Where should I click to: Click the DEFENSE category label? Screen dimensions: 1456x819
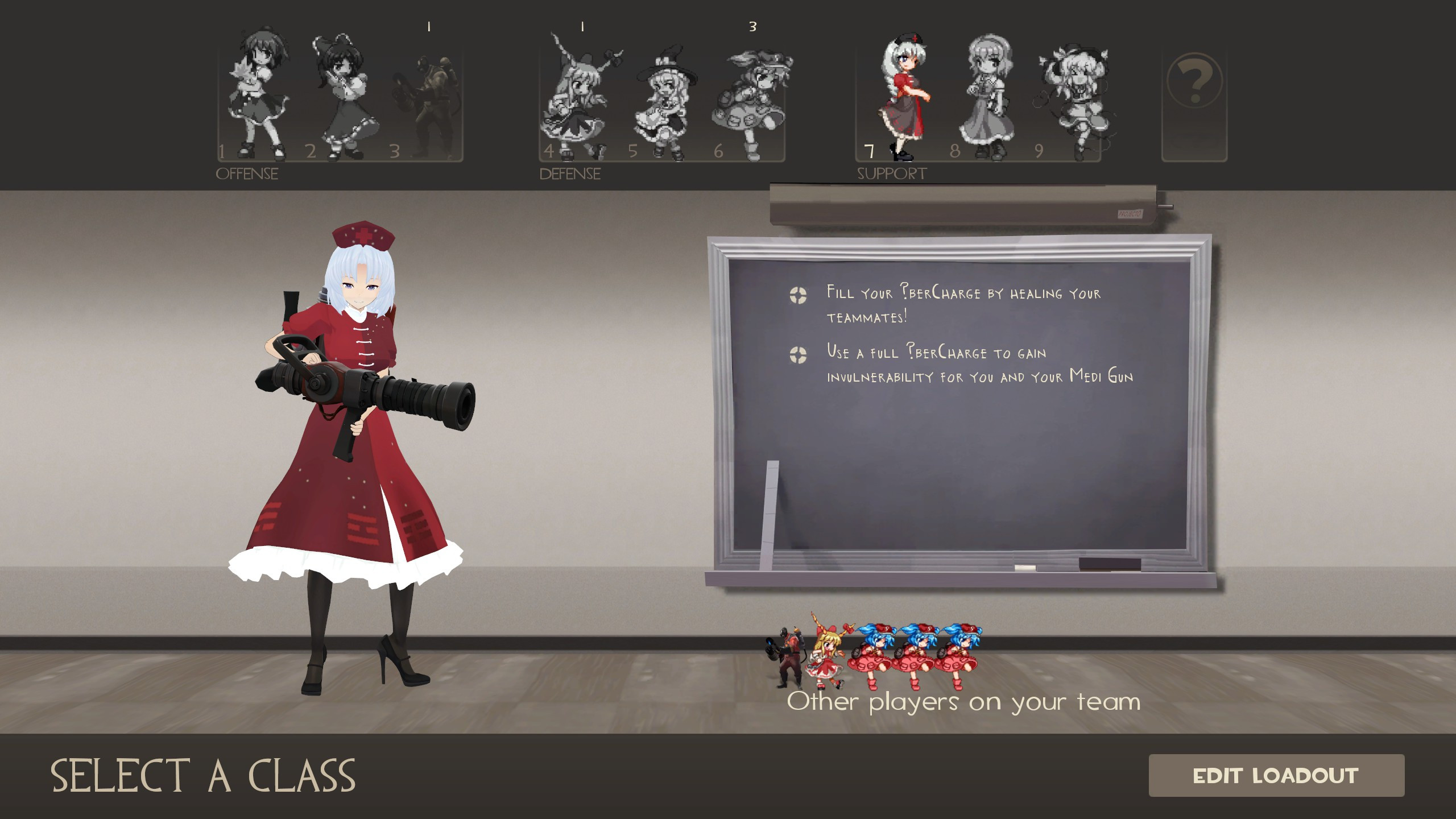[x=569, y=173]
